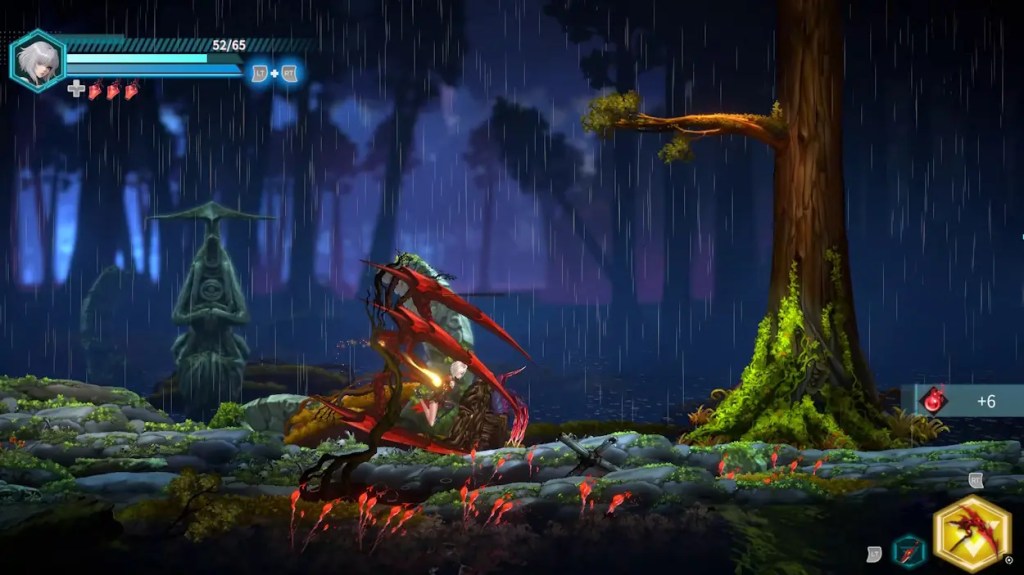The width and height of the screenshot is (1024, 575).
Task: Click the grey plus healing icon
Action: pos(77,90)
